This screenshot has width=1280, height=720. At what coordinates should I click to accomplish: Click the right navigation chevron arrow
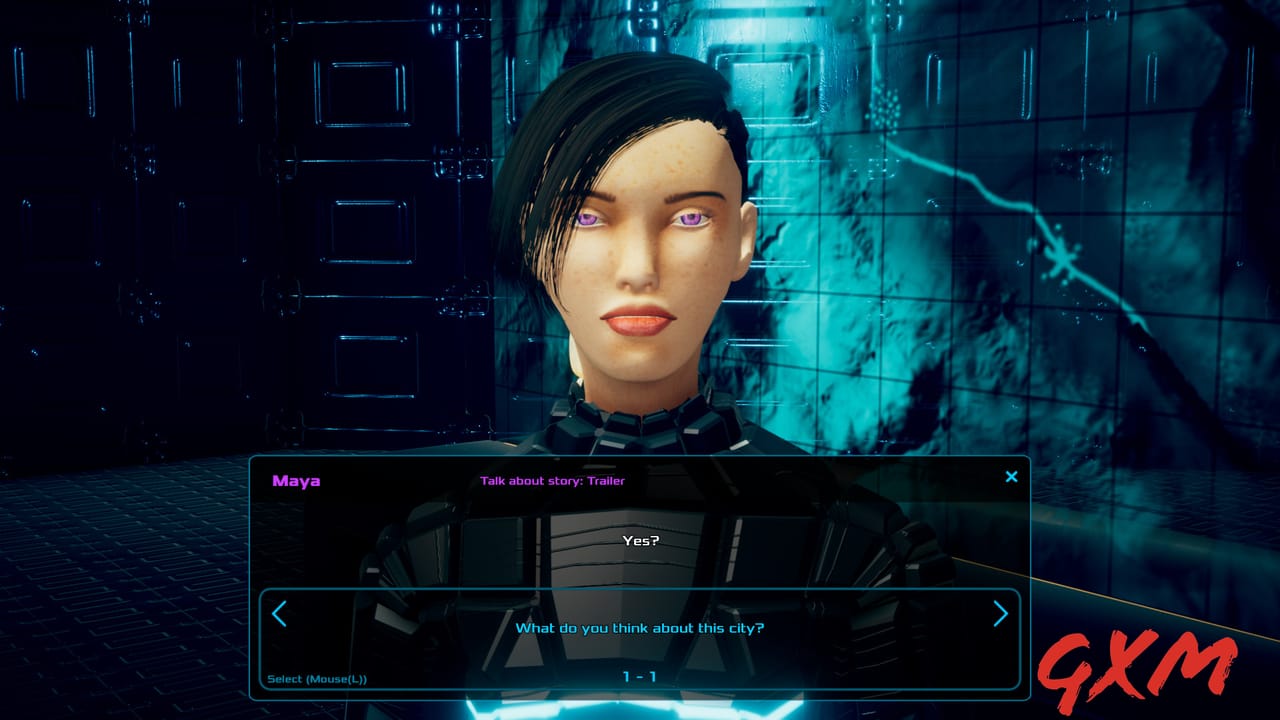[x=998, y=614]
